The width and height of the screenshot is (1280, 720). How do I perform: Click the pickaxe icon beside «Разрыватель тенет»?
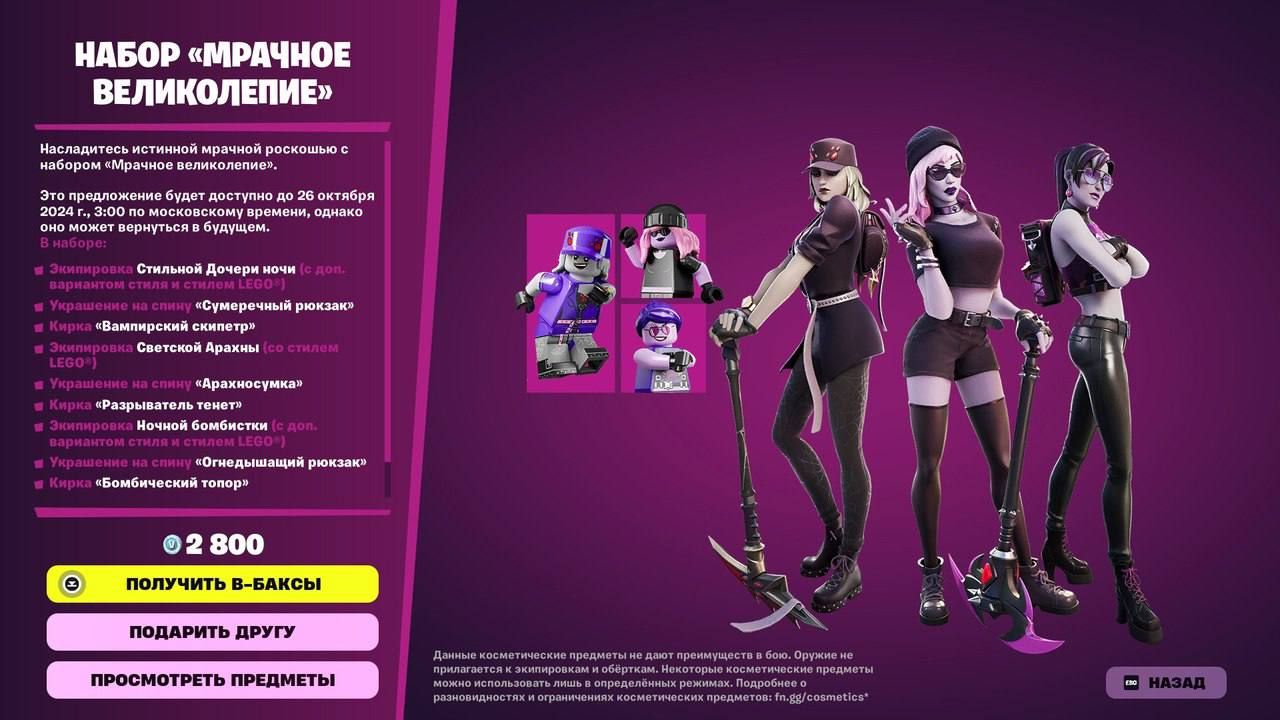(40, 404)
